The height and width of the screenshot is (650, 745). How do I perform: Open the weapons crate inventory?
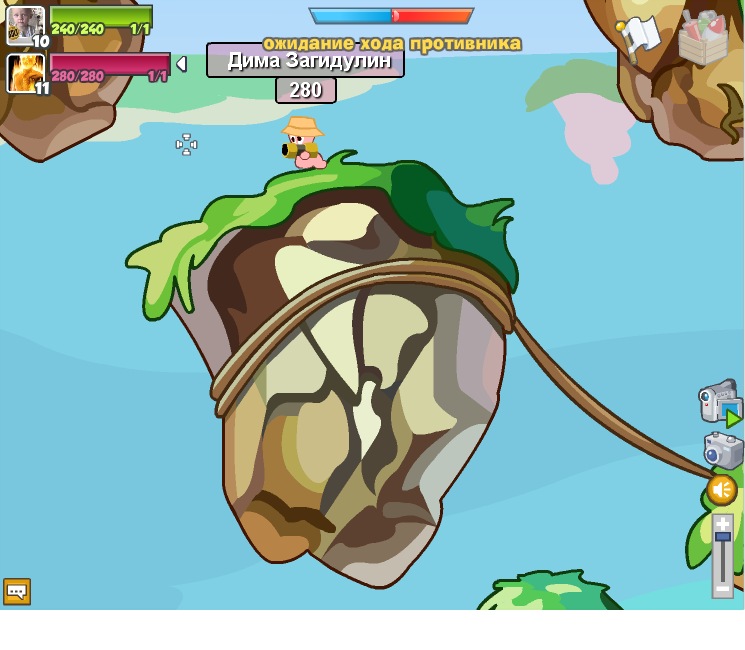(x=703, y=38)
